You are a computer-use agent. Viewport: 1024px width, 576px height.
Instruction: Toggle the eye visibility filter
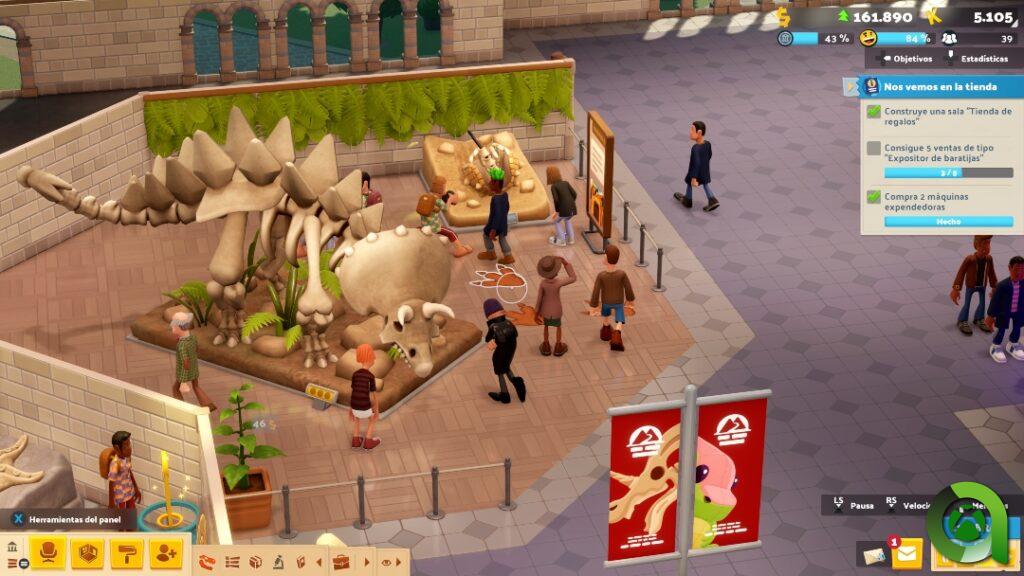(386, 562)
